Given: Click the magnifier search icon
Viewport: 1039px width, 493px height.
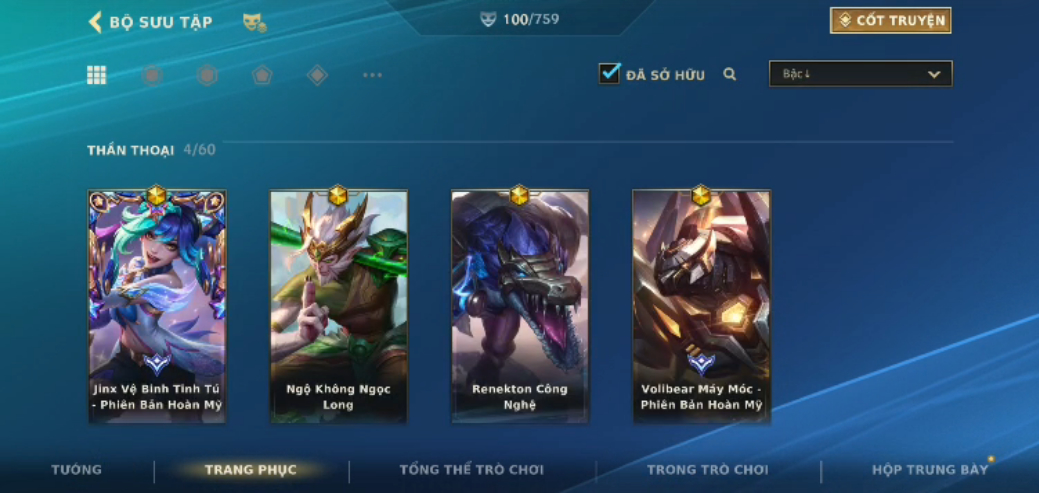Looking at the screenshot, I should click(730, 74).
